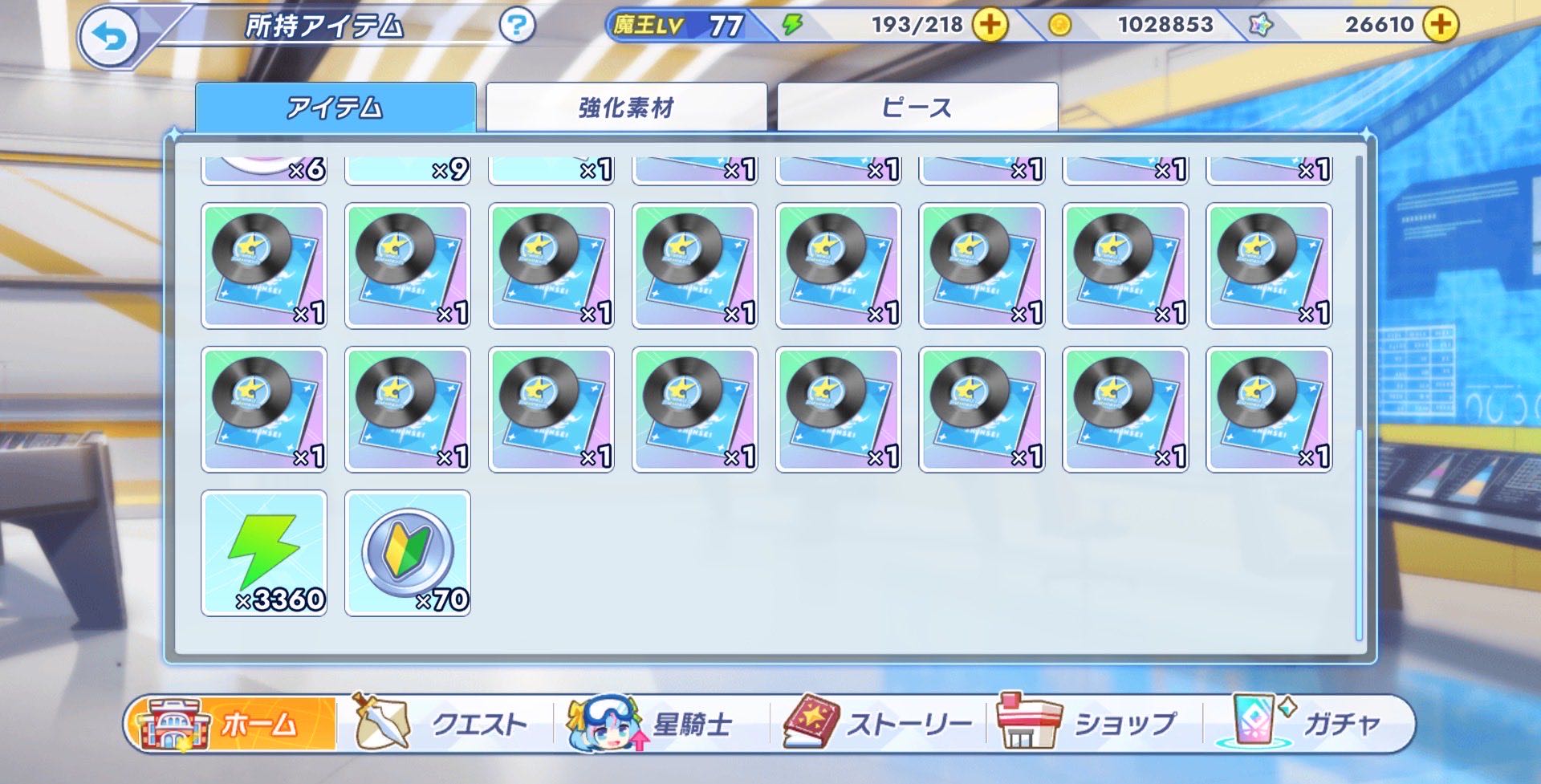Select the beginner mark medal item

pos(408,553)
